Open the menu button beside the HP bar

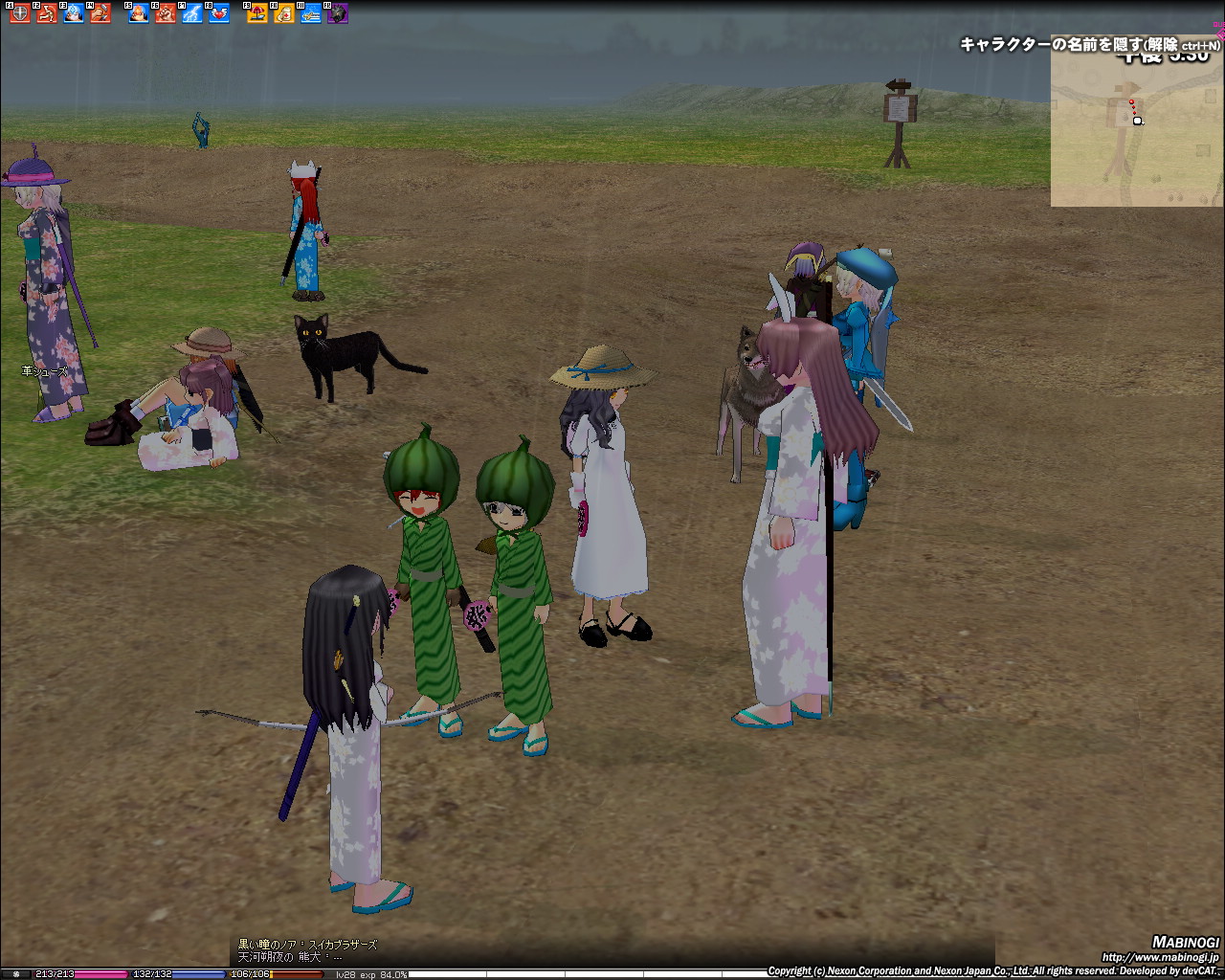click(x=14, y=974)
